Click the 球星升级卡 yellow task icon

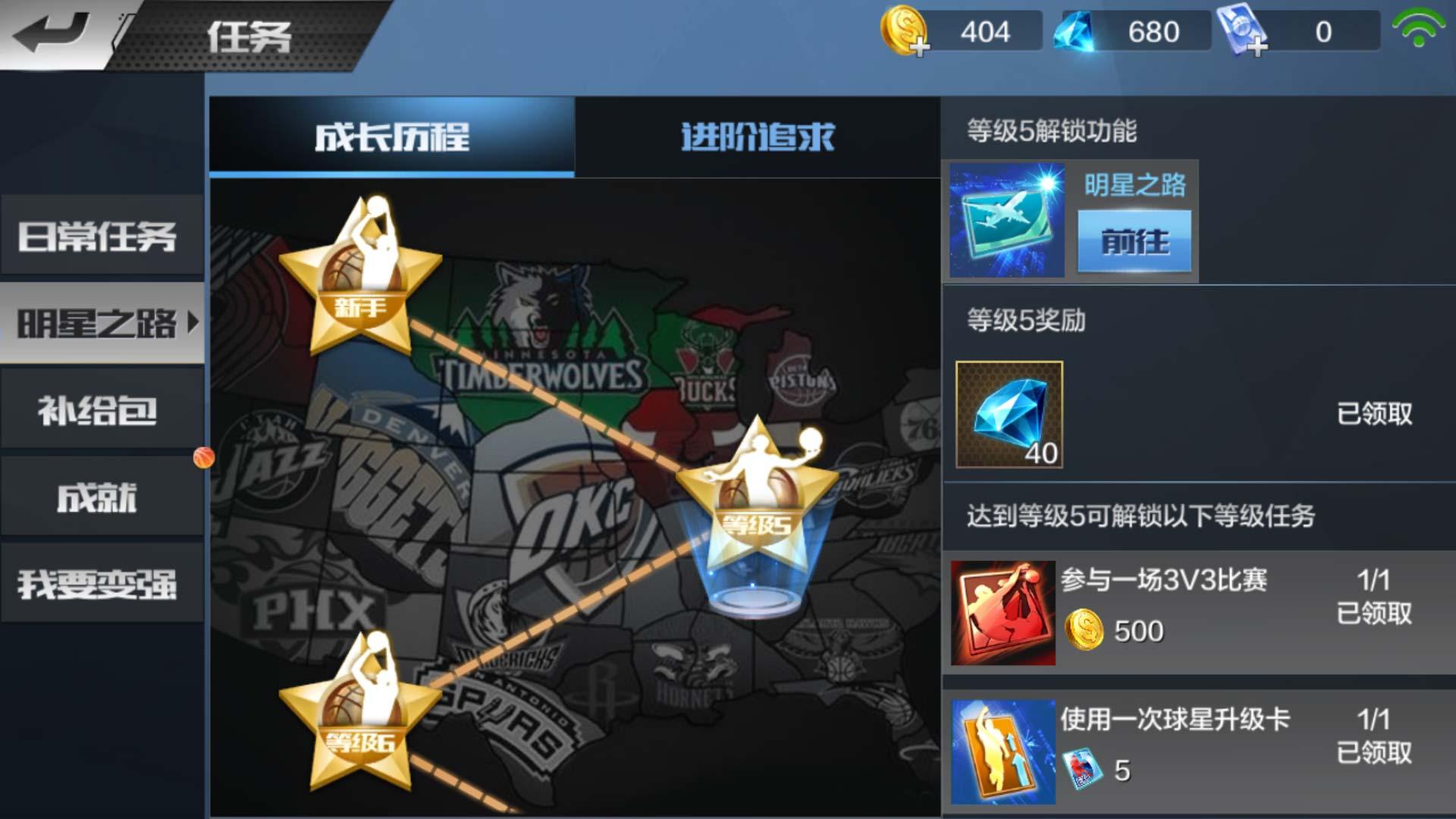[x=1003, y=751]
